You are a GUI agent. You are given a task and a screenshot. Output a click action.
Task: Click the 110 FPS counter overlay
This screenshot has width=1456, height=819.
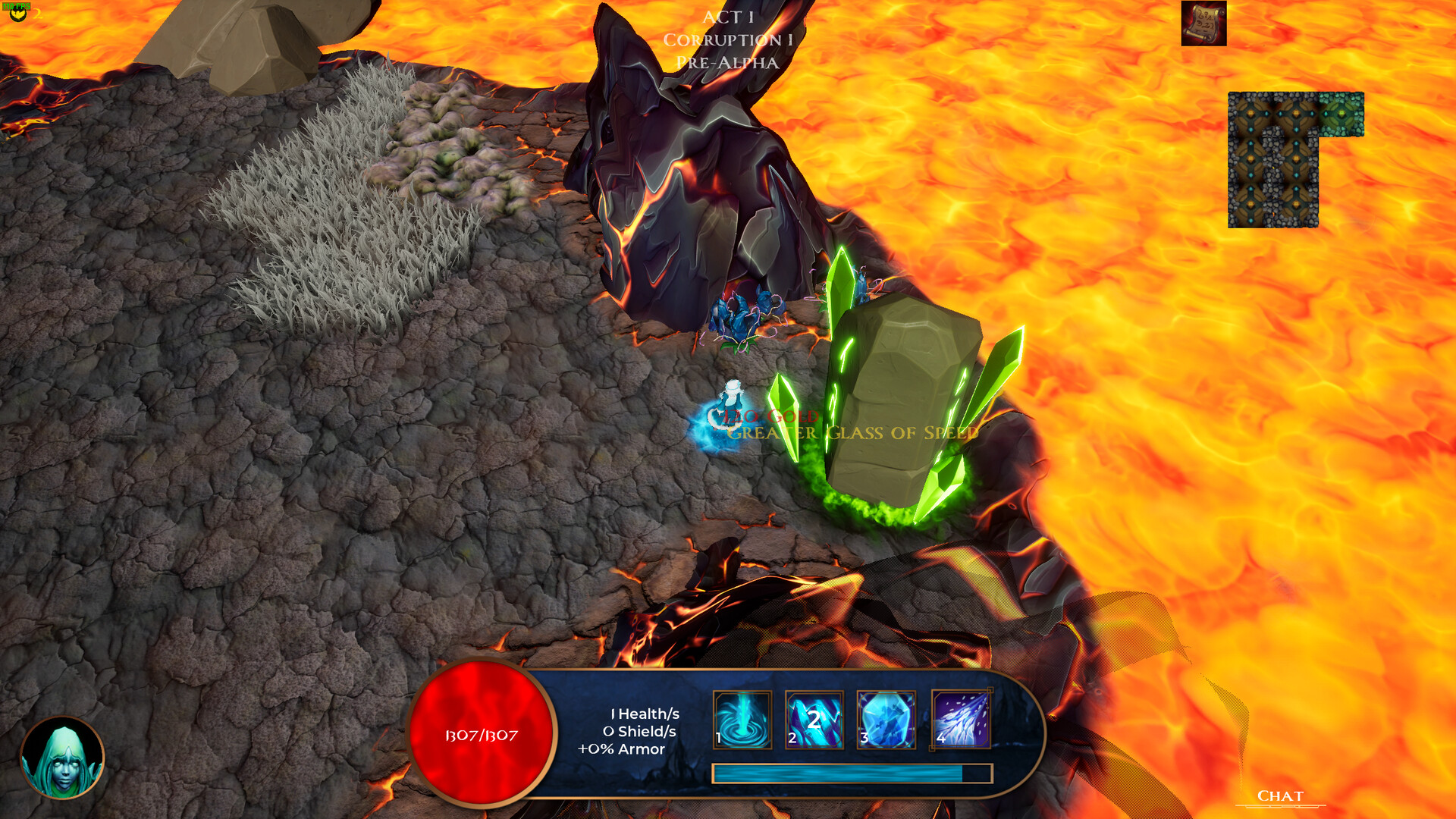pyautogui.click(x=17, y=5)
